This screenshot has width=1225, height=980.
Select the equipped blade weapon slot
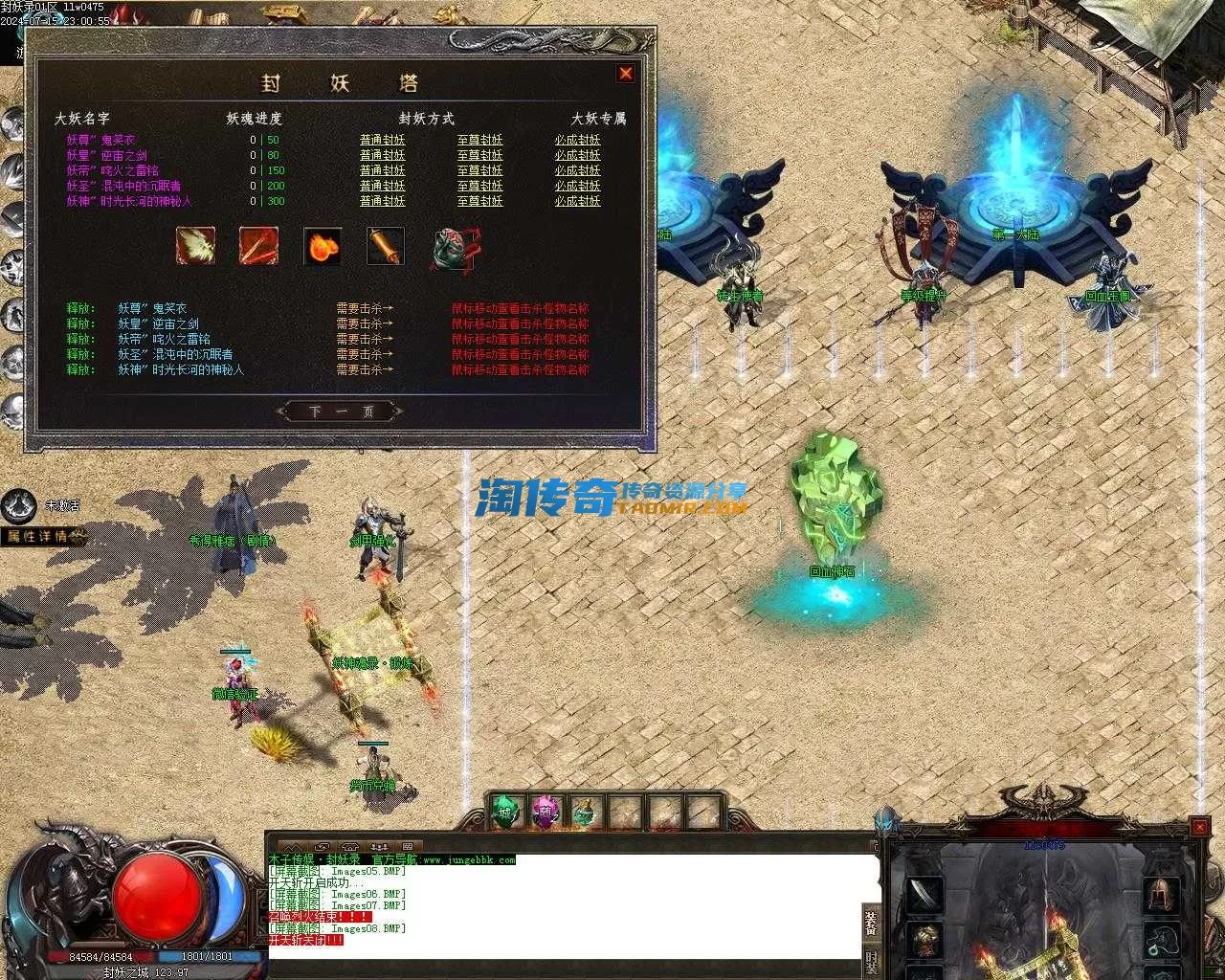(924, 895)
